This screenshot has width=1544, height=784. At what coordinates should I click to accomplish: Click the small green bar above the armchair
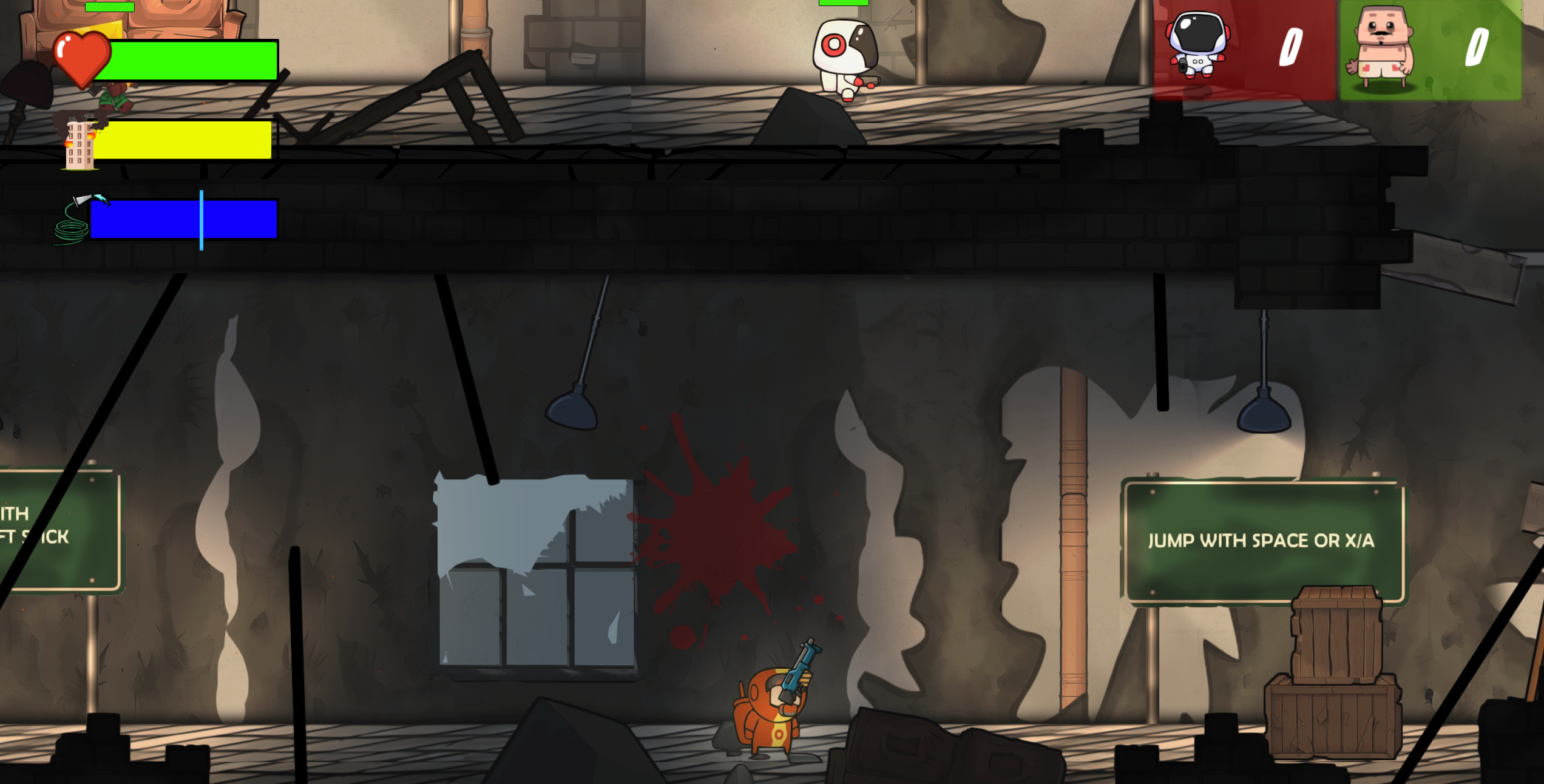pos(109,6)
